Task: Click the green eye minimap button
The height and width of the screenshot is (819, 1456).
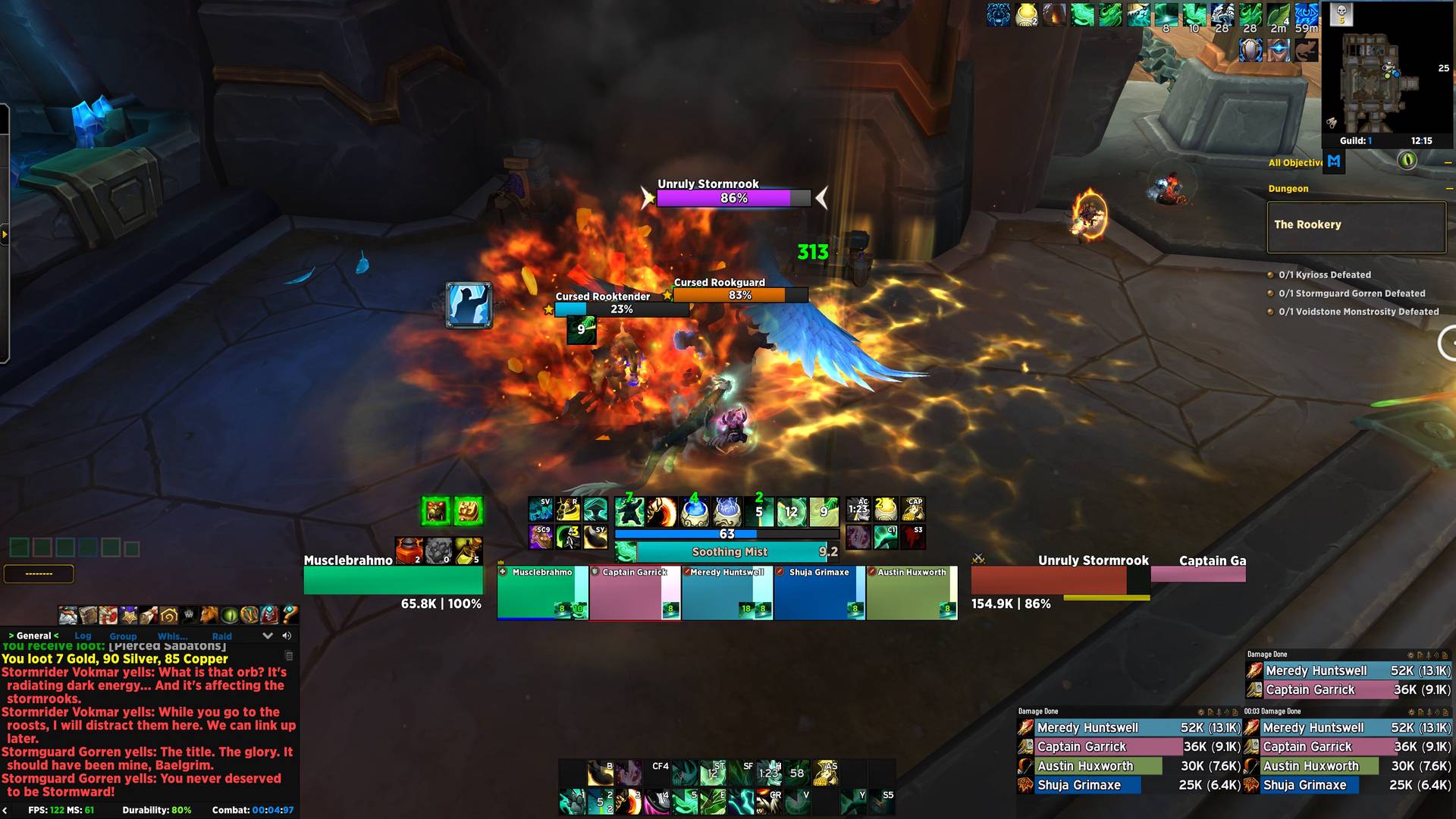Action: 1407,161
